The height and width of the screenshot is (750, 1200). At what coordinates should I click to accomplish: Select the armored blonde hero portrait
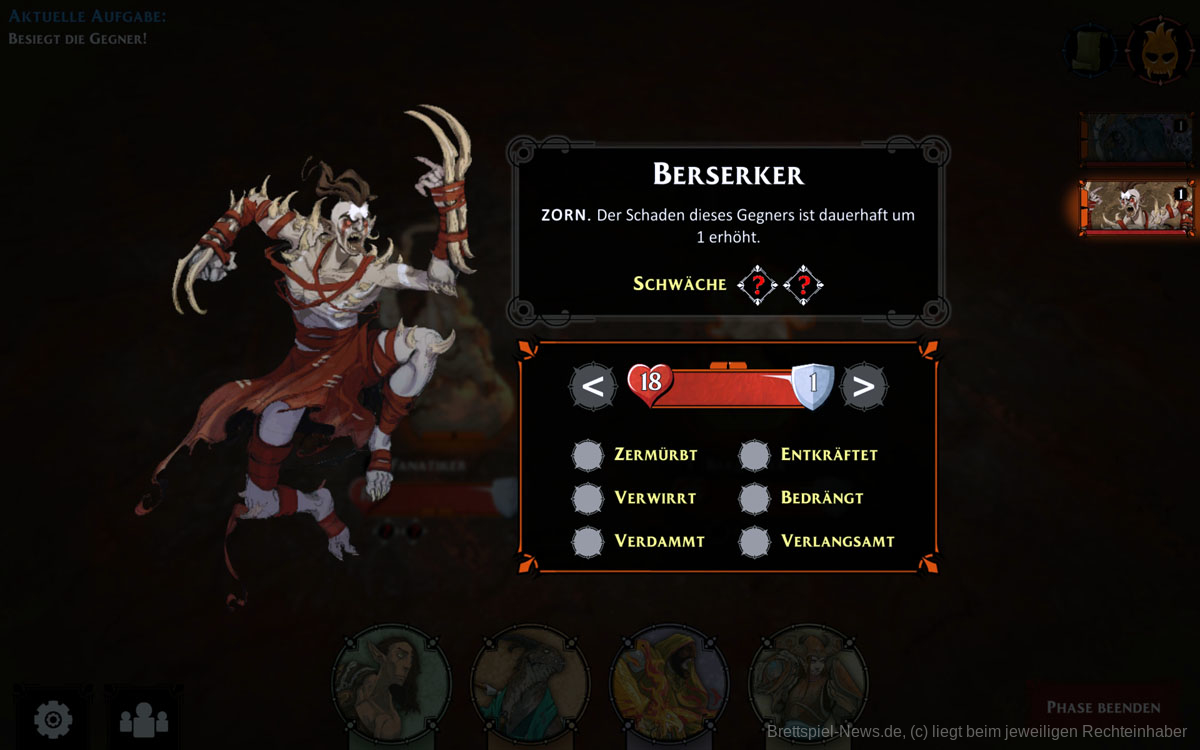[x=807, y=685]
